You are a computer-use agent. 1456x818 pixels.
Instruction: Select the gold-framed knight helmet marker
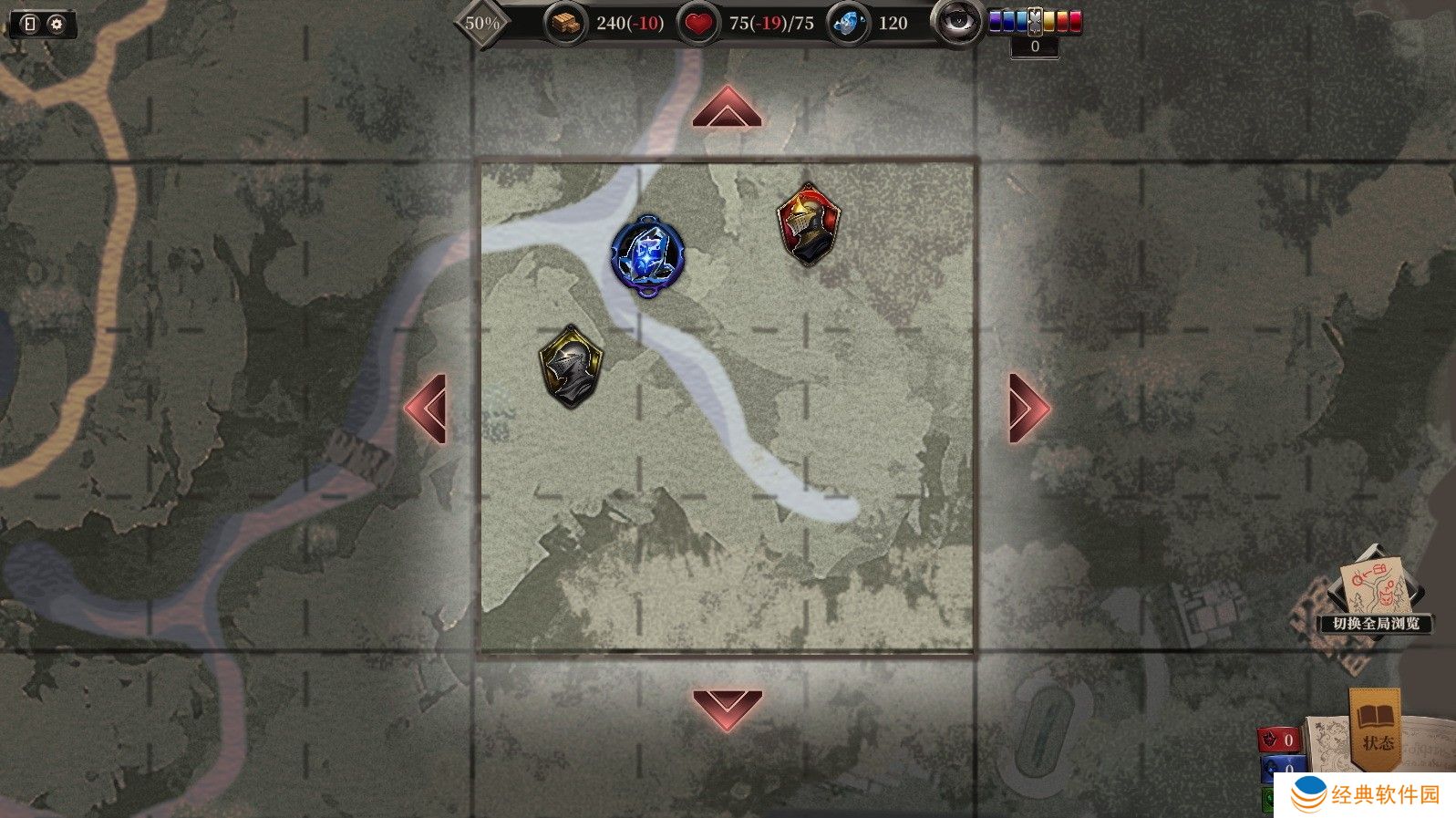click(571, 366)
